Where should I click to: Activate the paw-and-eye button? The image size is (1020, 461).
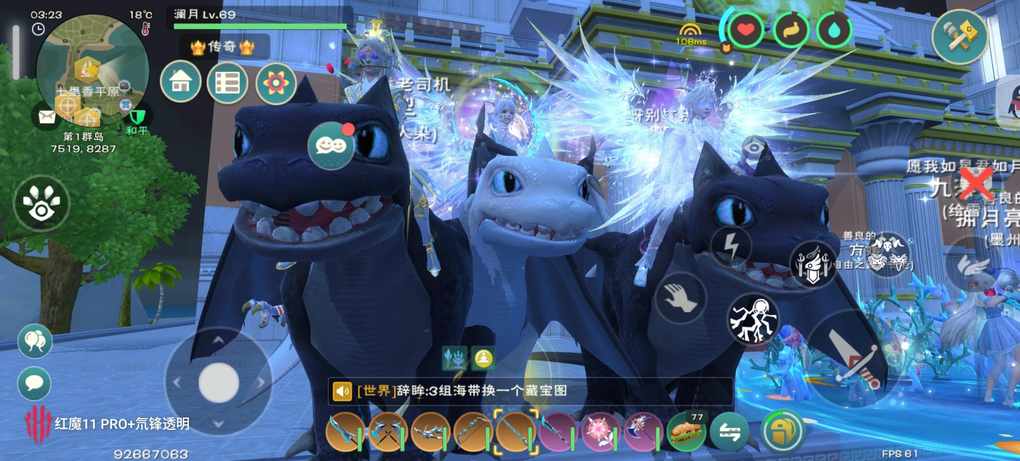point(41,203)
